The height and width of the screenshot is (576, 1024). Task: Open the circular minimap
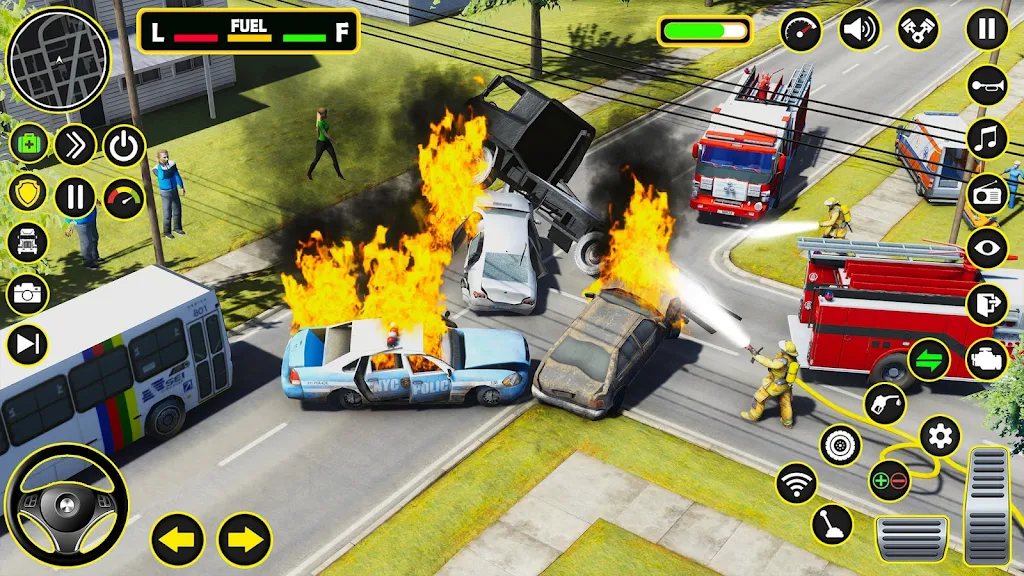[57, 61]
